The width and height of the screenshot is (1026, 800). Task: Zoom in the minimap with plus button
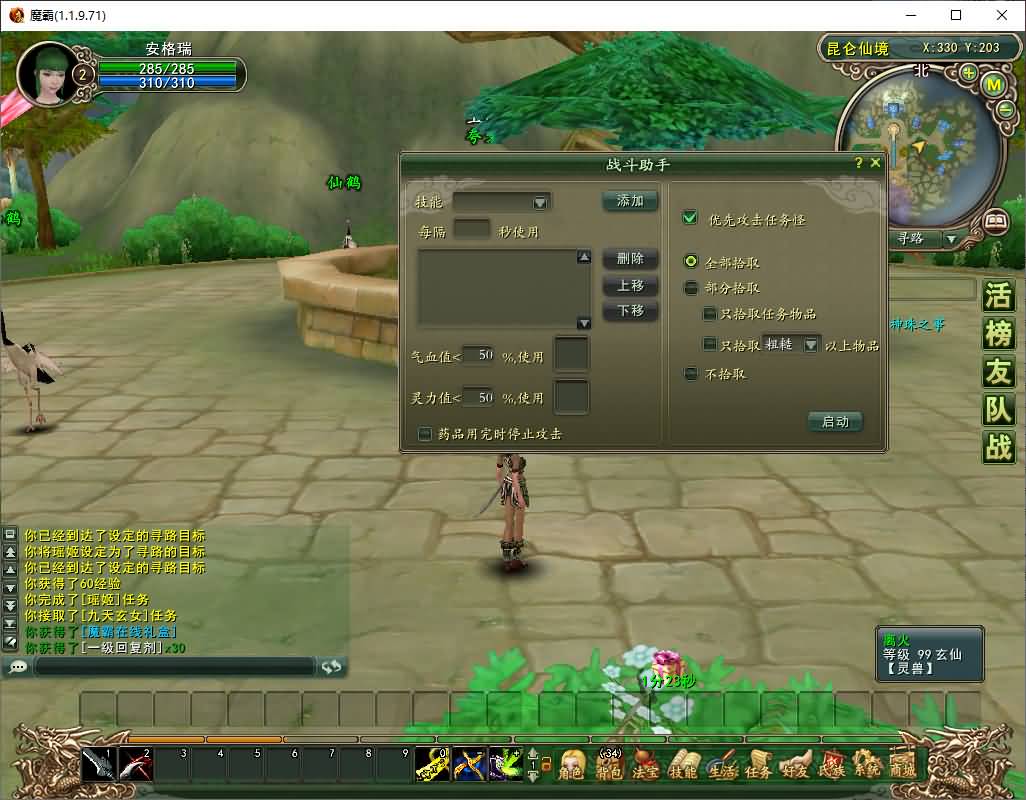[968, 73]
